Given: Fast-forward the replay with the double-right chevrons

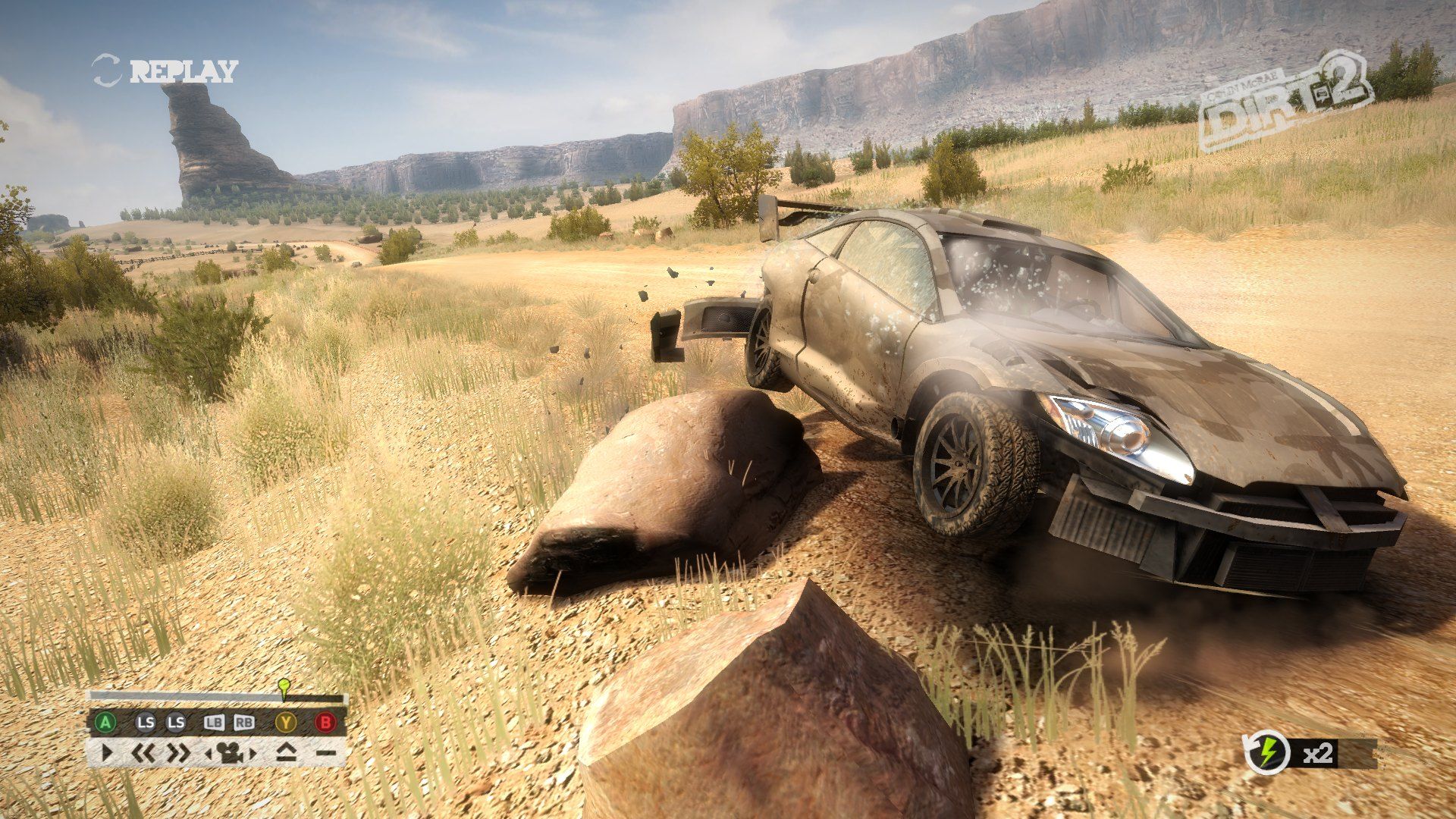Looking at the screenshot, I should coord(178,752).
